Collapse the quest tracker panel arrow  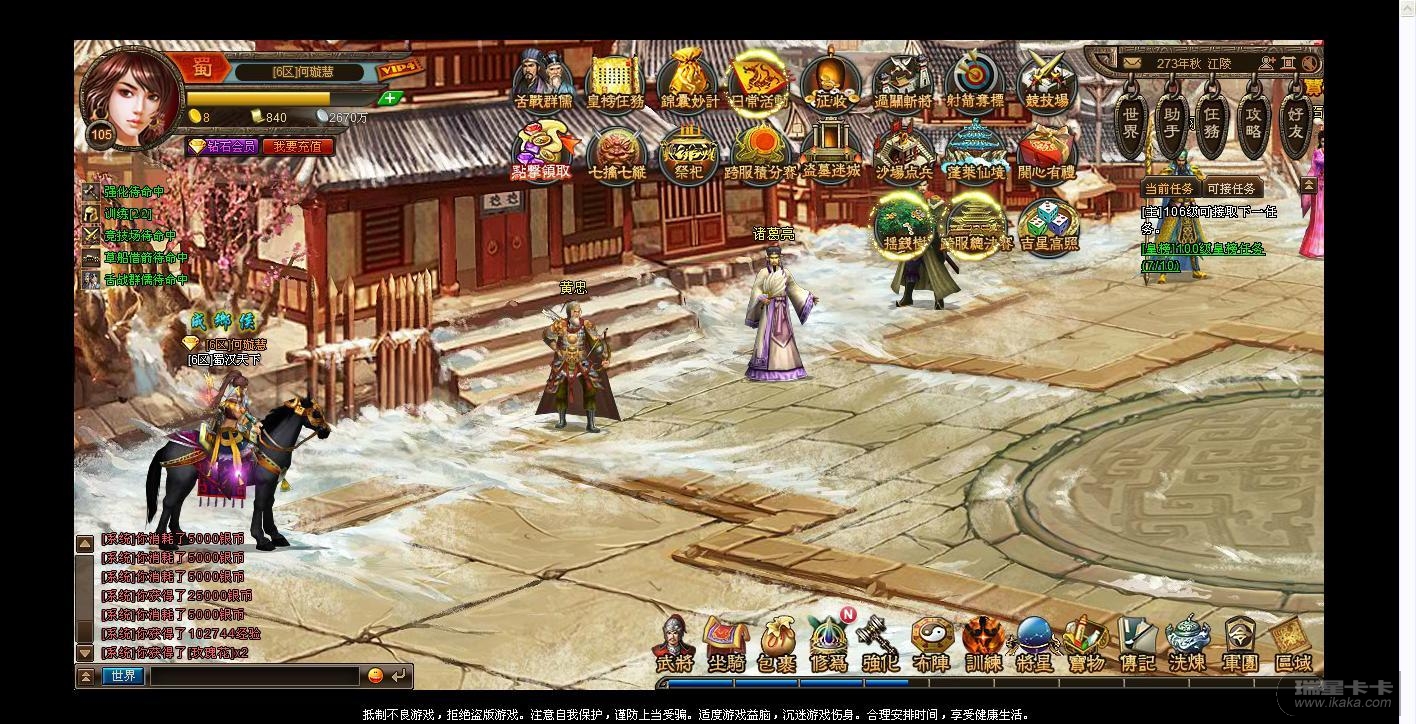[1308, 187]
